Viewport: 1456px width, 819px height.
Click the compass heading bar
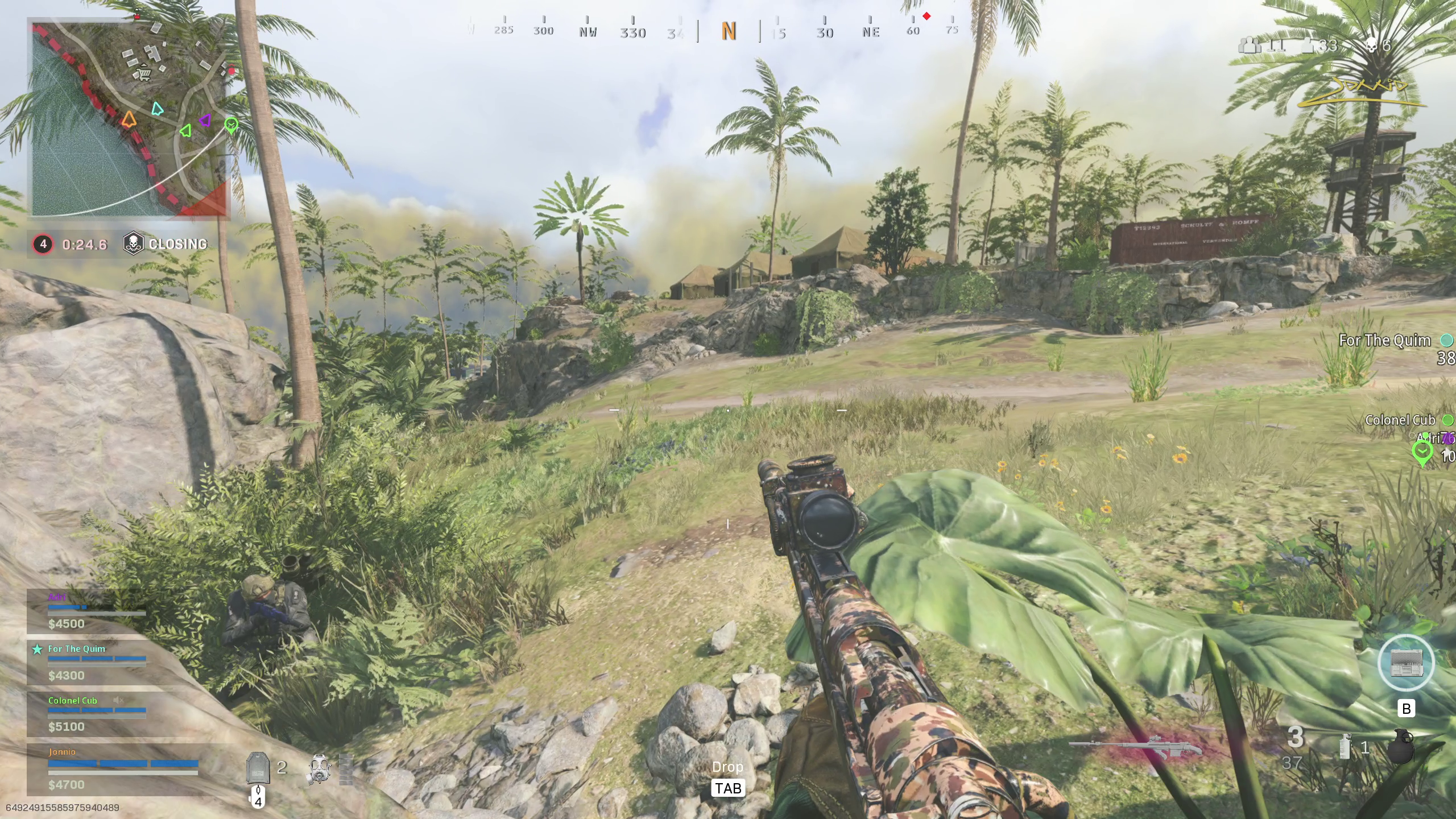(728, 31)
